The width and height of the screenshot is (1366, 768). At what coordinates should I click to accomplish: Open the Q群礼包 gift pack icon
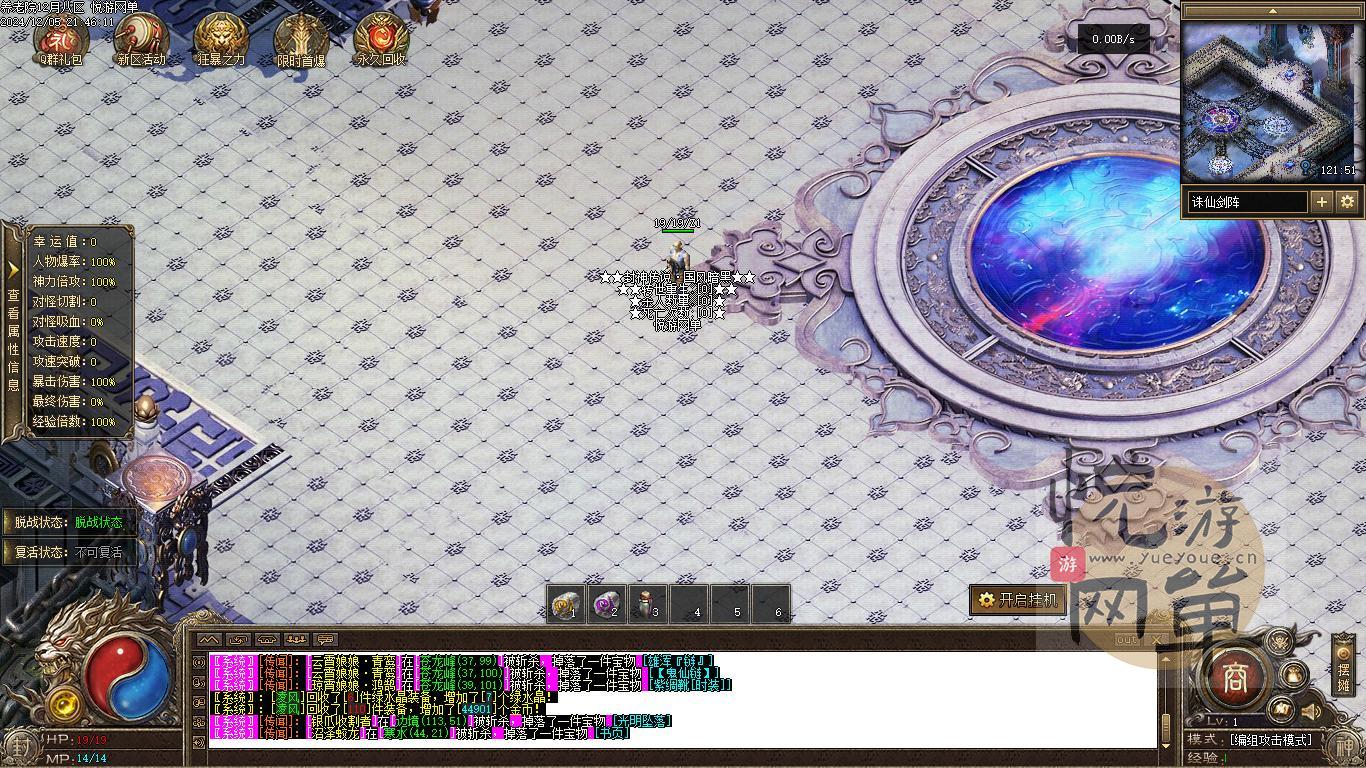pos(61,38)
